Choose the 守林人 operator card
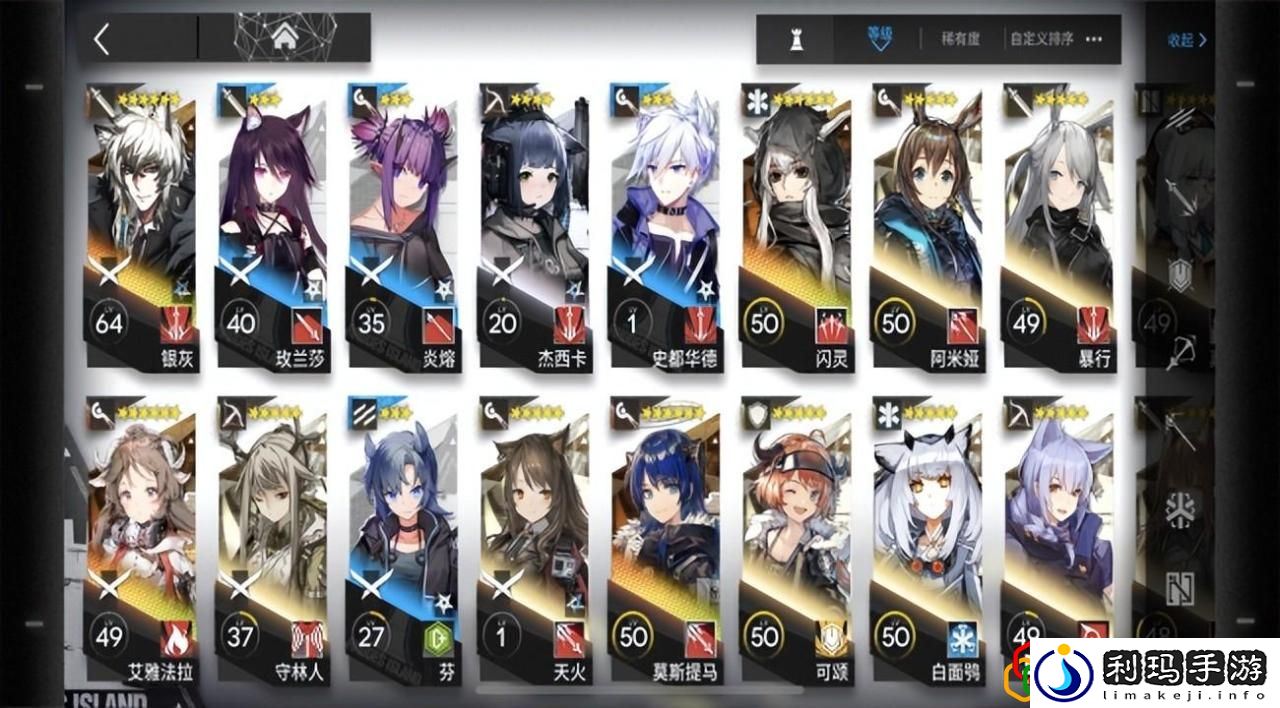 point(272,540)
